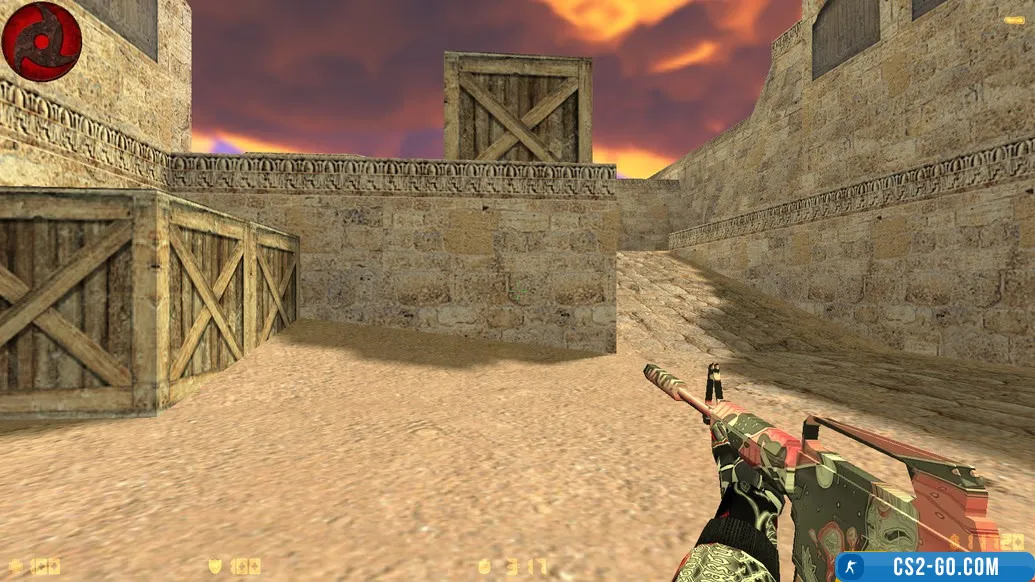Open the CS2-GO.COM watermark link
Viewport: 1035px width, 582px height.
(x=934, y=567)
